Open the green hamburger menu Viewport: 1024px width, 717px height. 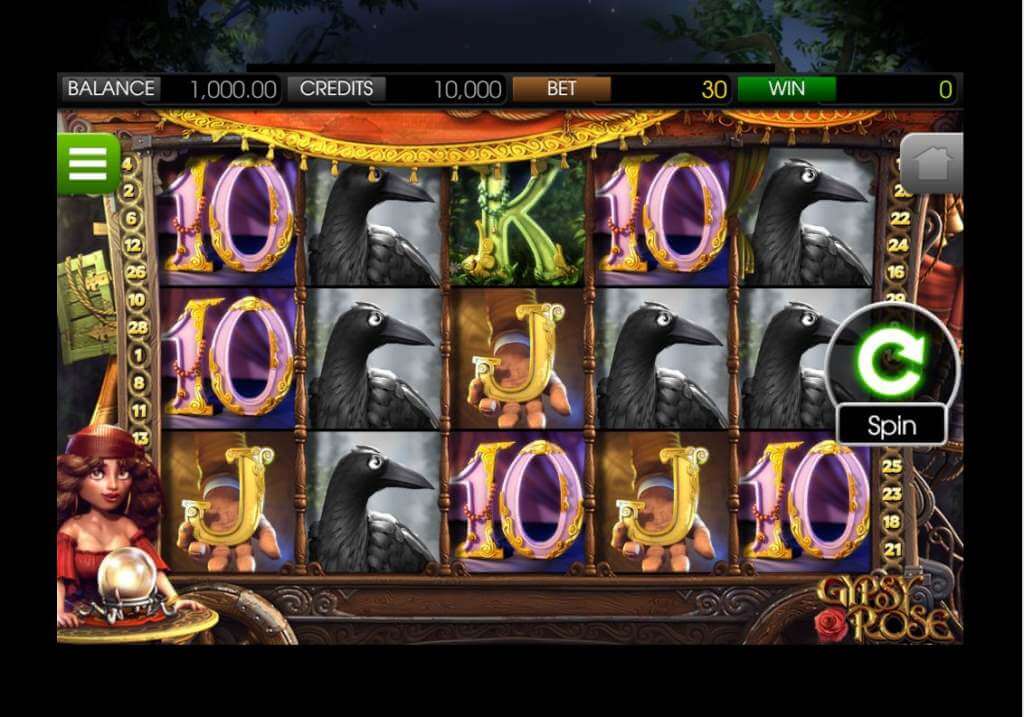tap(88, 163)
